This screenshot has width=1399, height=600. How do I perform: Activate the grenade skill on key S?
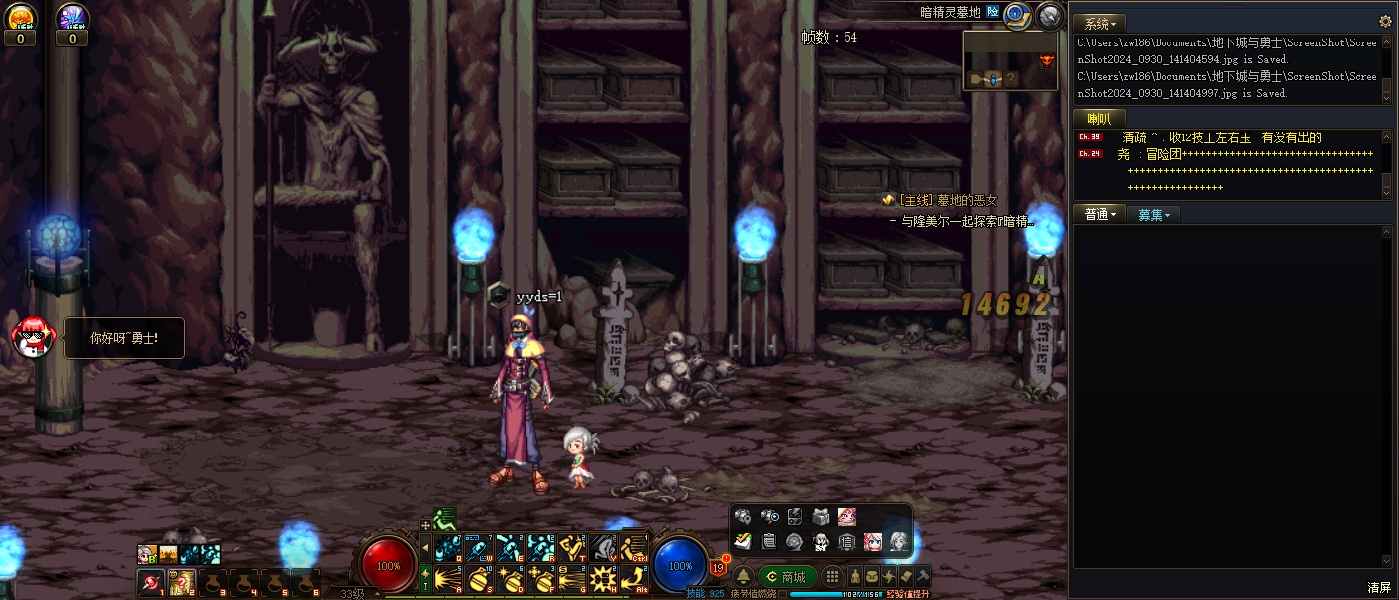[x=479, y=579]
